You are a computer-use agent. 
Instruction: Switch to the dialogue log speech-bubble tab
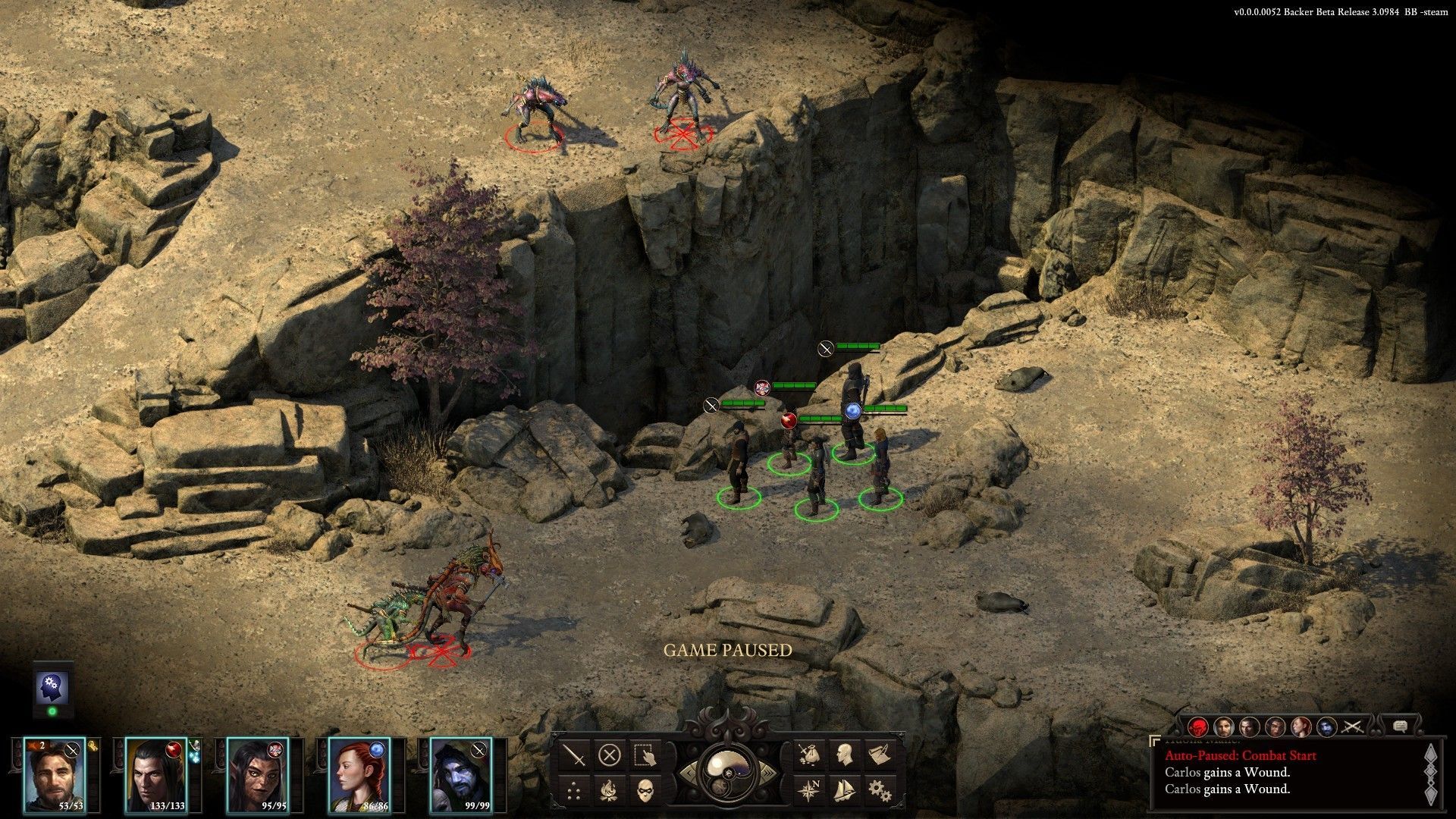coord(1400,727)
